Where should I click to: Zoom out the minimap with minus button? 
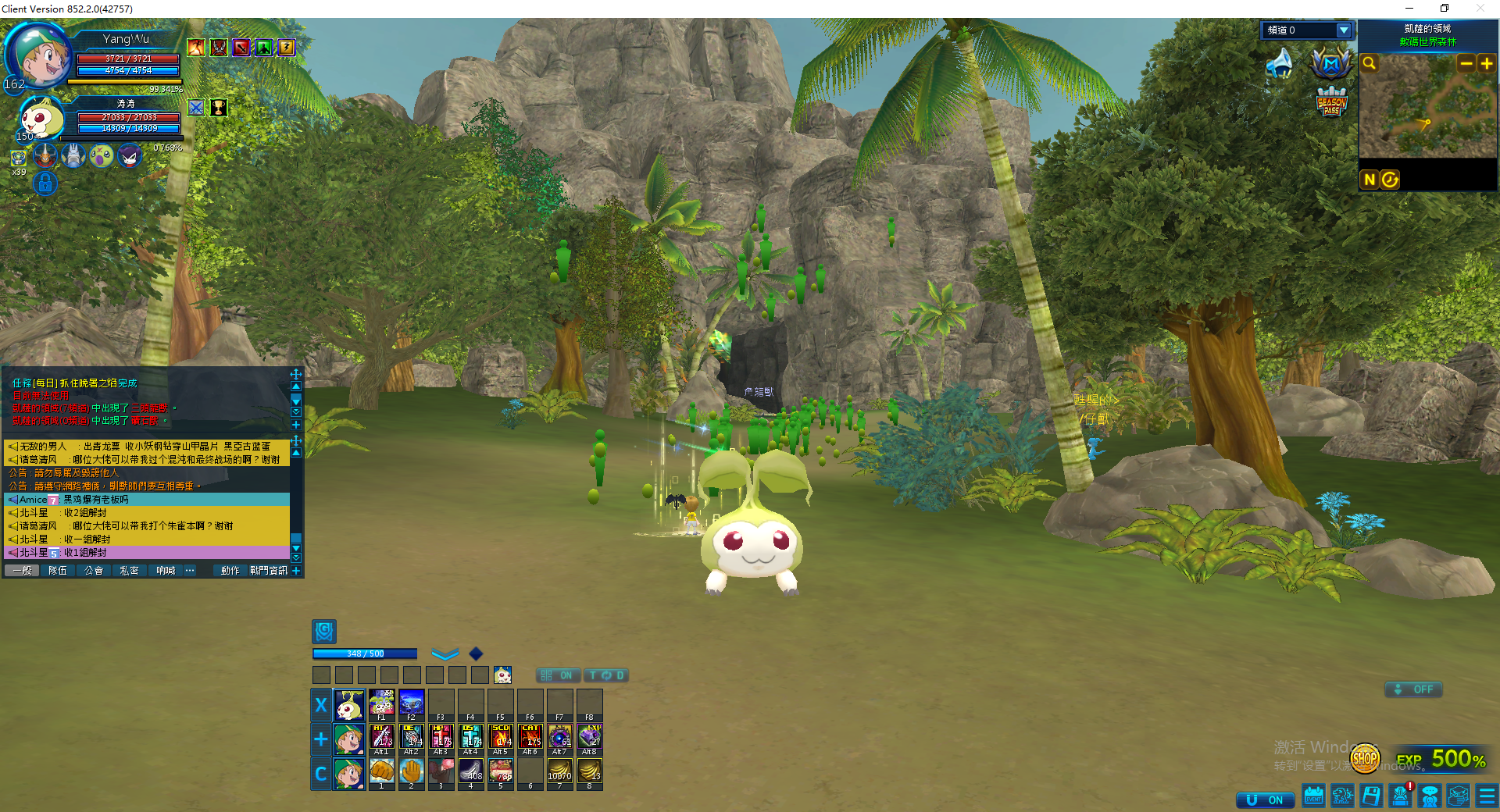point(1466,64)
